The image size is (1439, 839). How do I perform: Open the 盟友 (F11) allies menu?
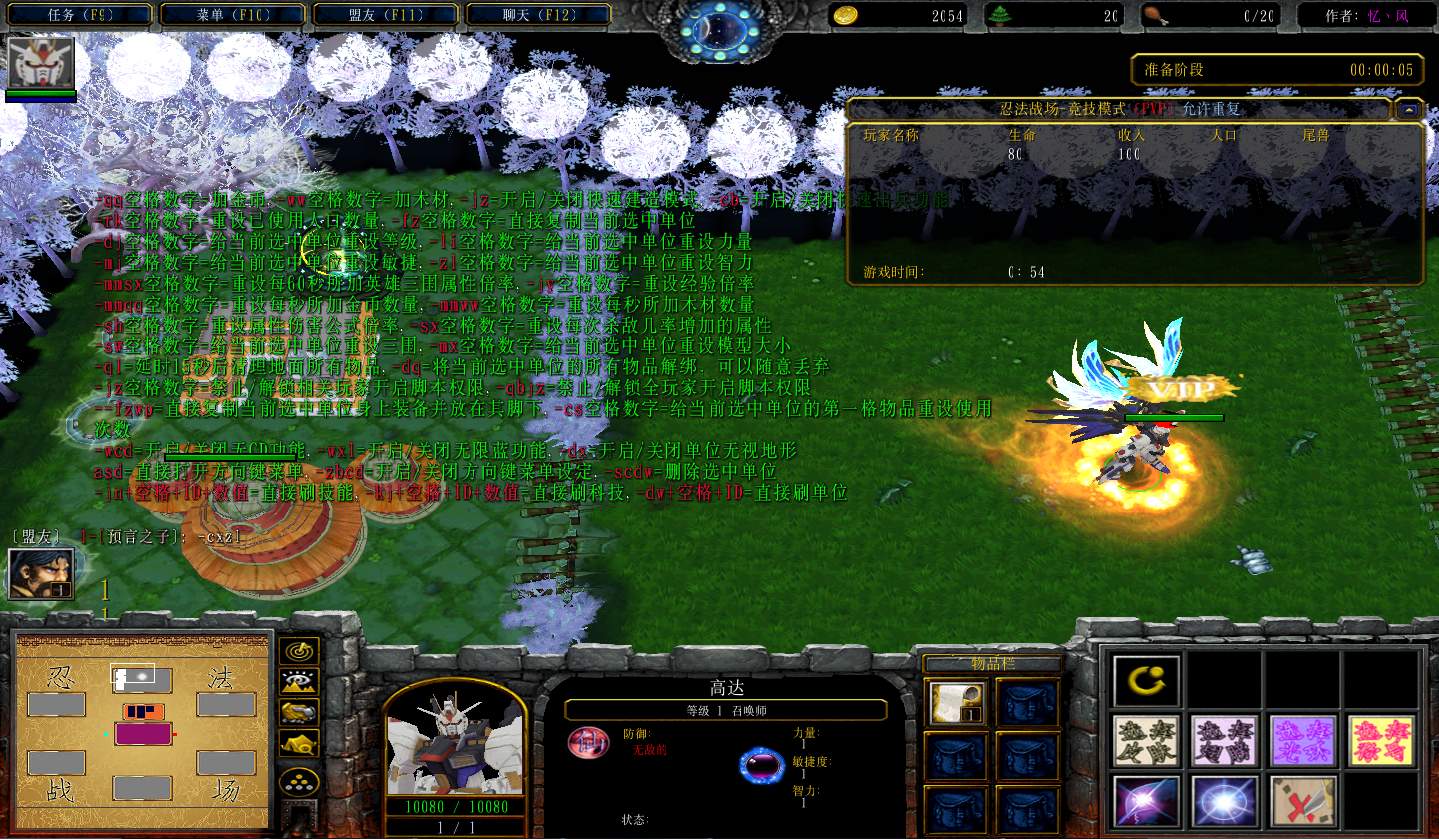point(386,15)
